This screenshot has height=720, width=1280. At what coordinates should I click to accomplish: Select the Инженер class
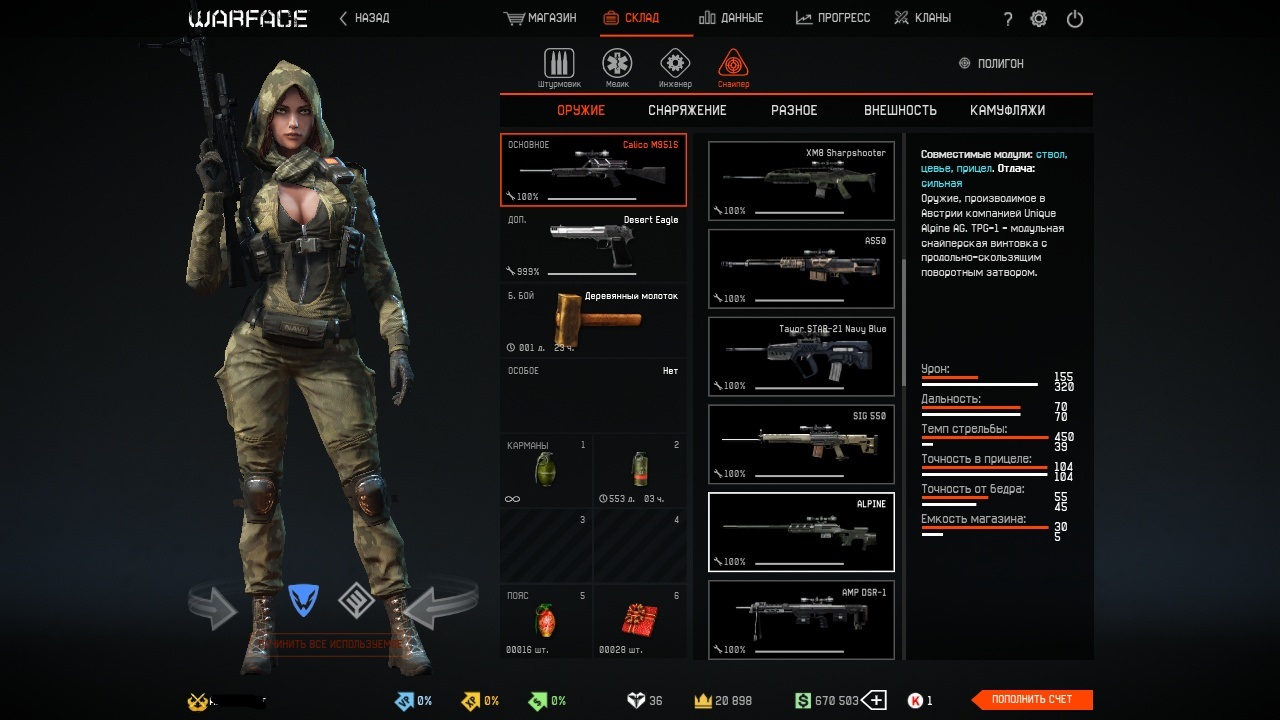coord(675,67)
